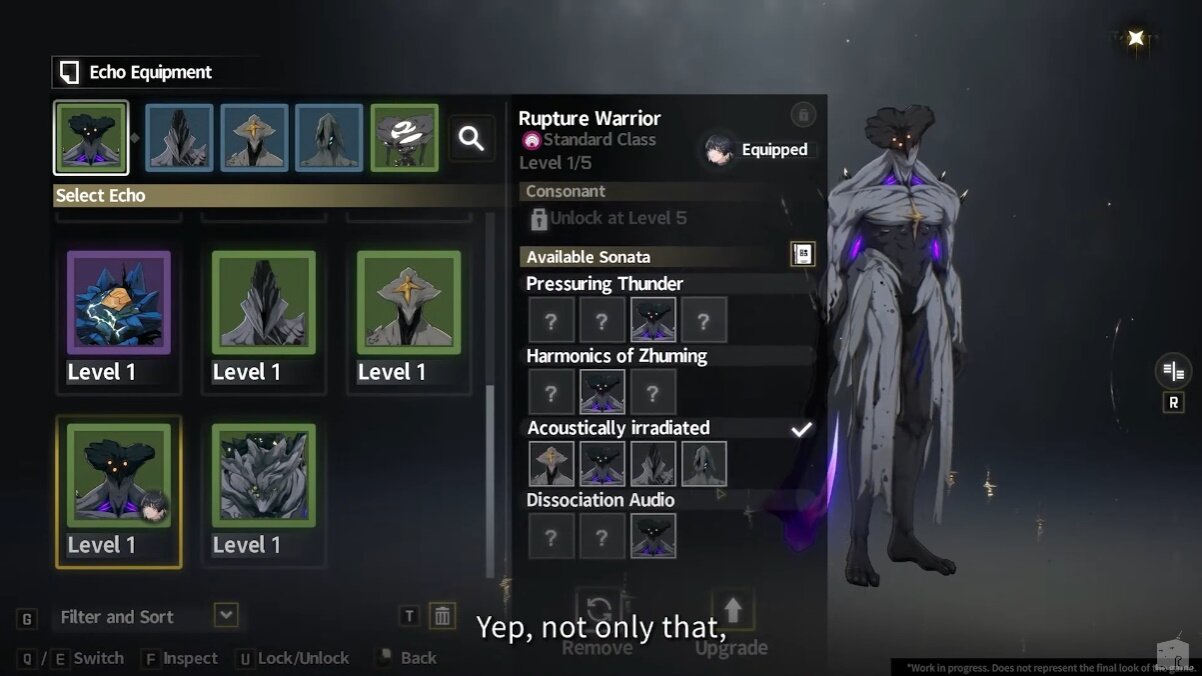The width and height of the screenshot is (1202, 676).
Task: Open the side list panel icon
Action: coord(1172,371)
